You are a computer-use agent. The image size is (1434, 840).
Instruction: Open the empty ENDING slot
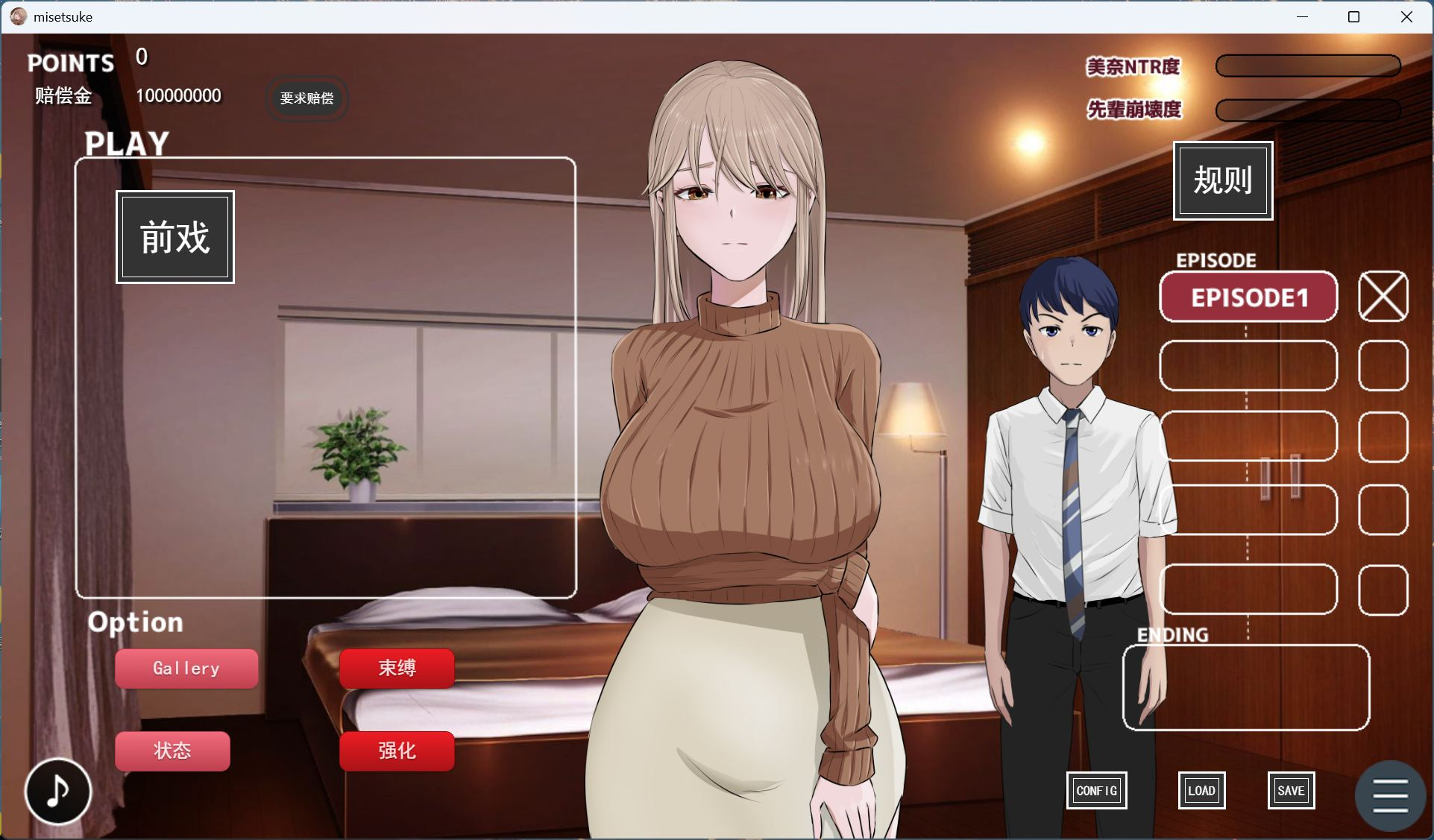pyautogui.click(x=1245, y=687)
